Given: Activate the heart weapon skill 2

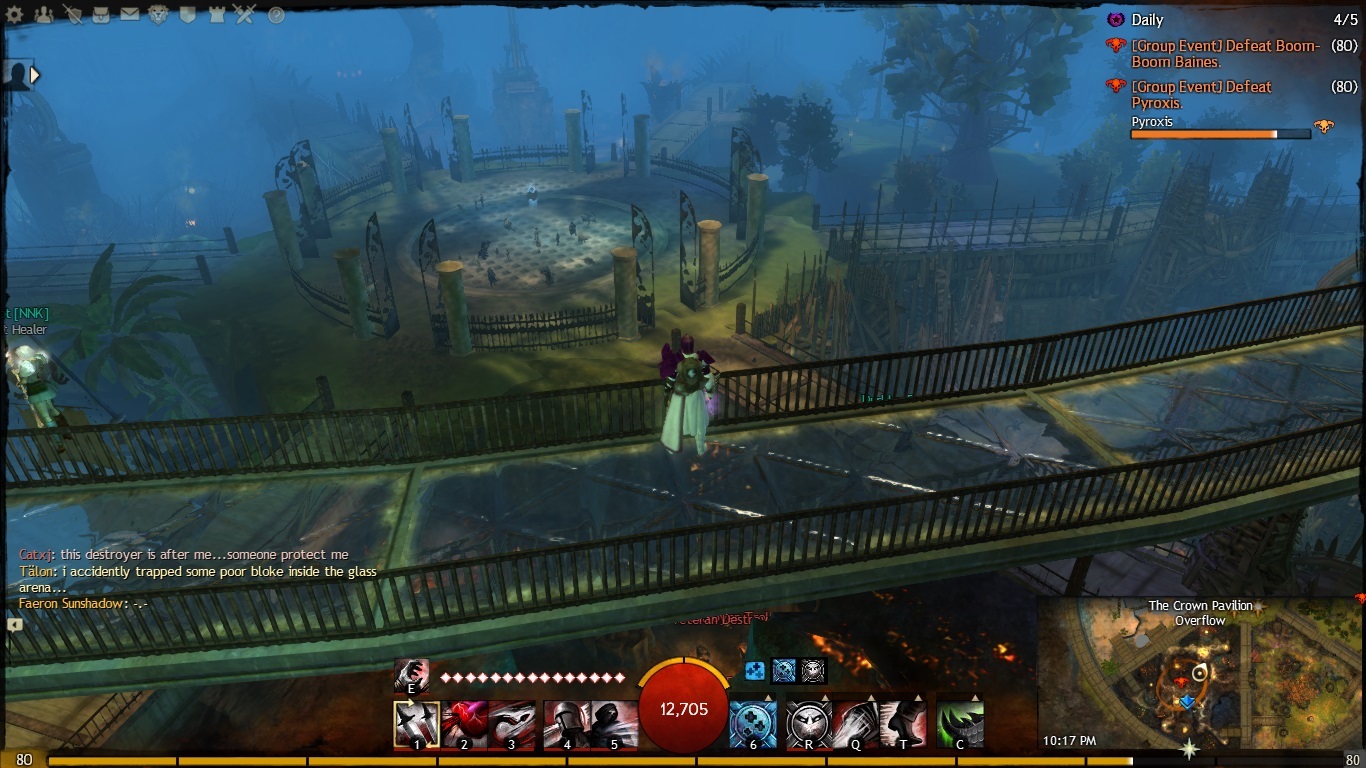Looking at the screenshot, I should tap(465, 724).
